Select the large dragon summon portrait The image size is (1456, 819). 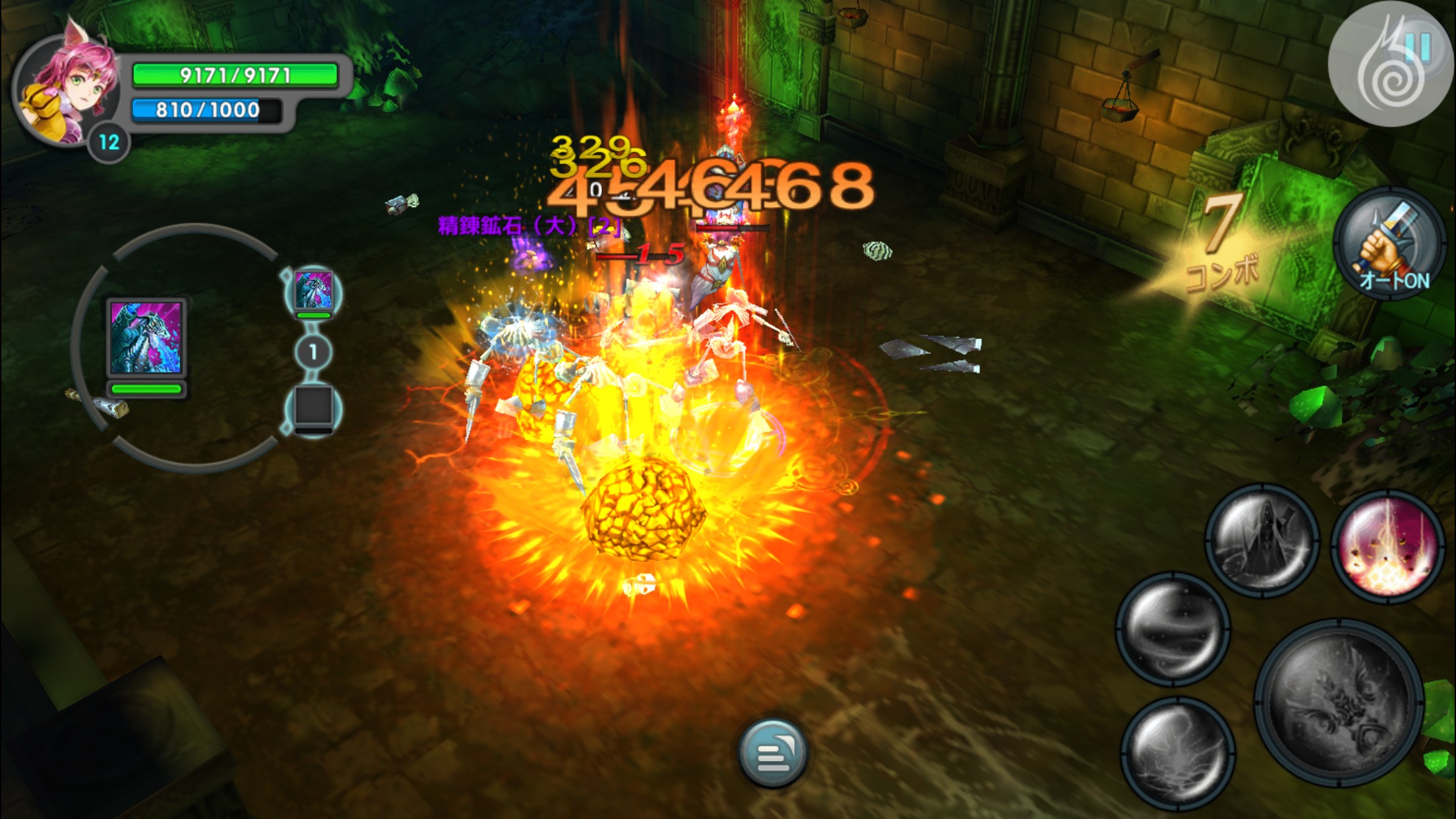[x=146, y=338]
